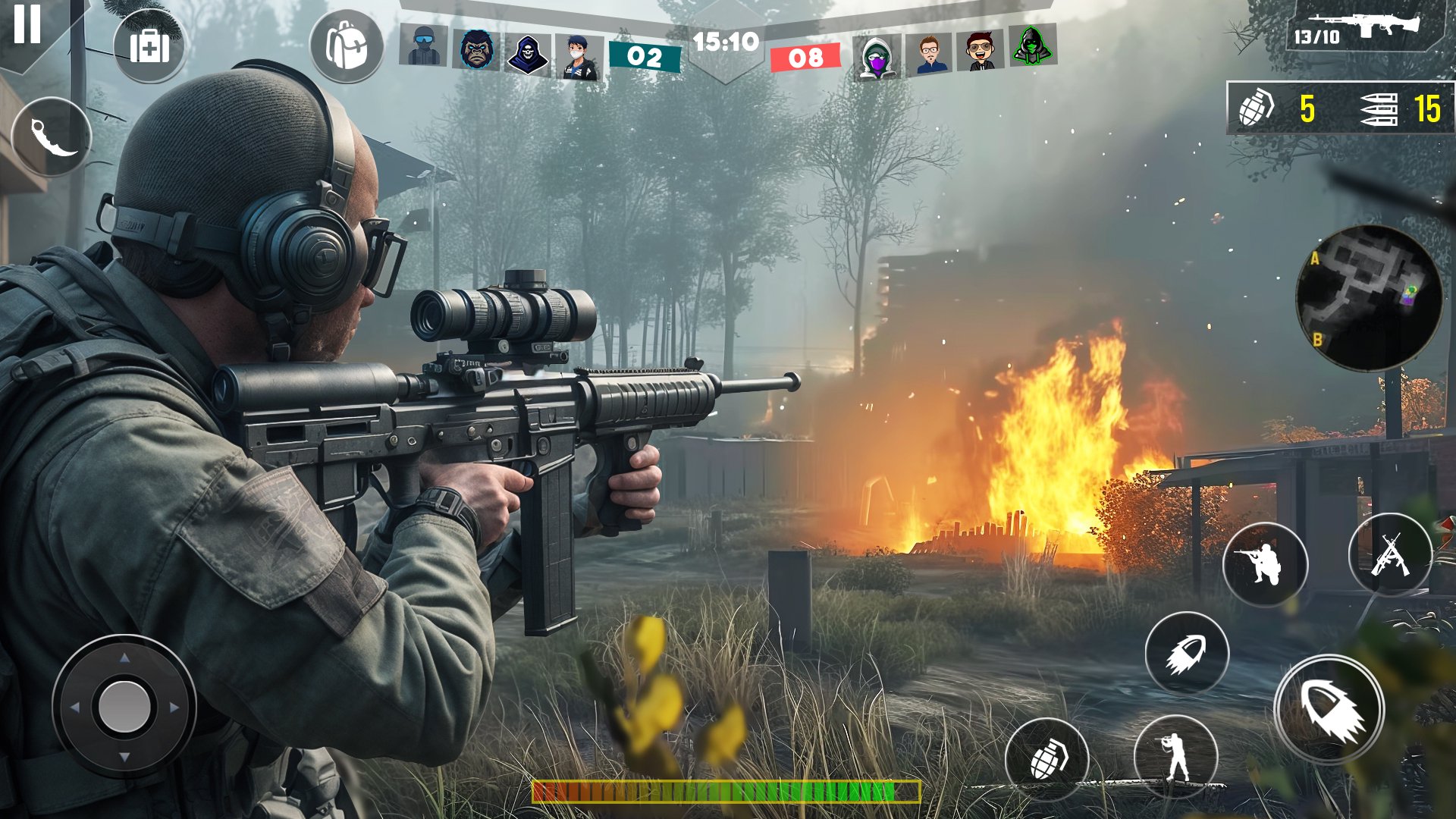Open the backpack inventory

[347, 46]
